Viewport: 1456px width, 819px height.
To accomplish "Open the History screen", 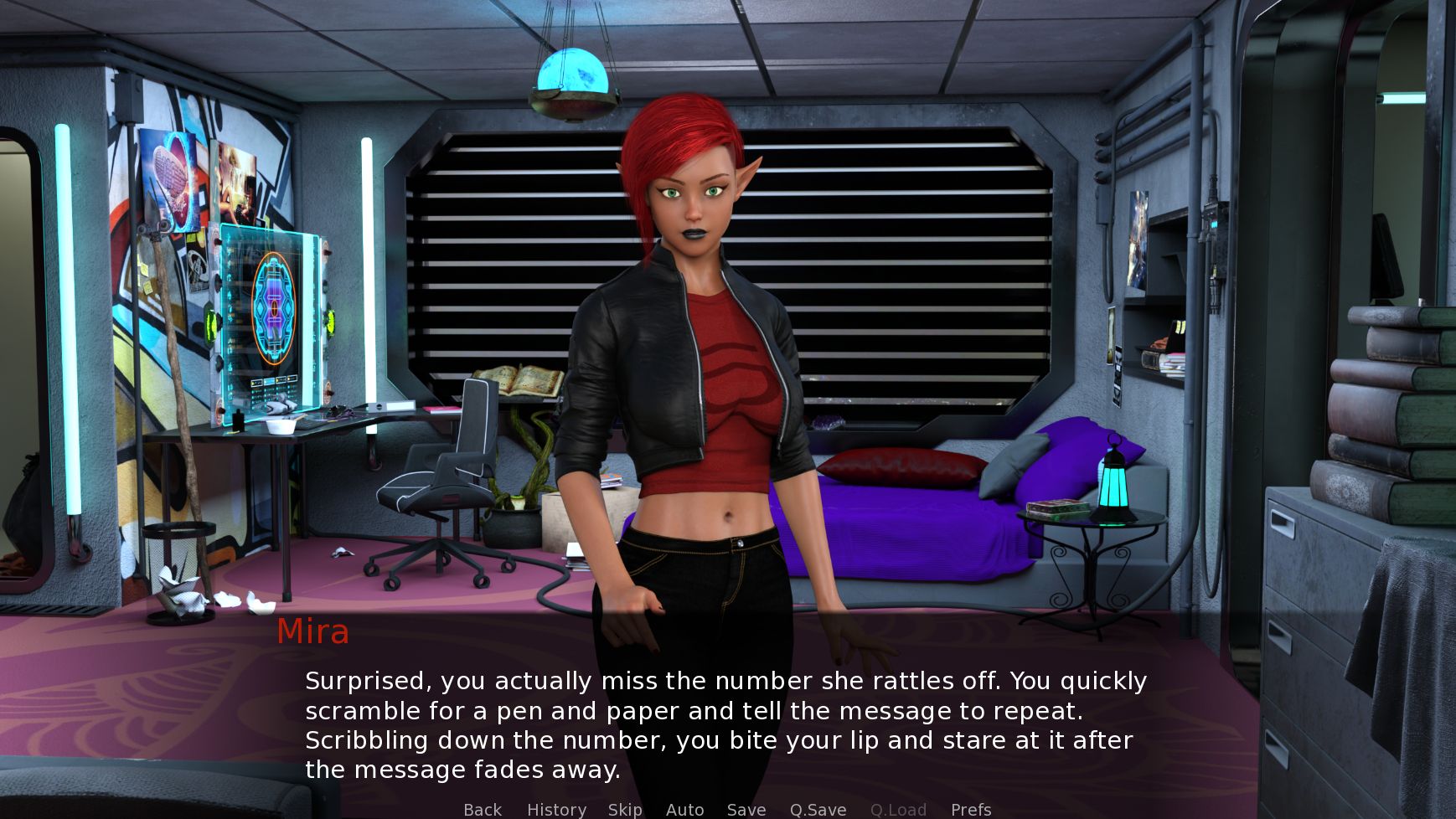I will point(555,809).
